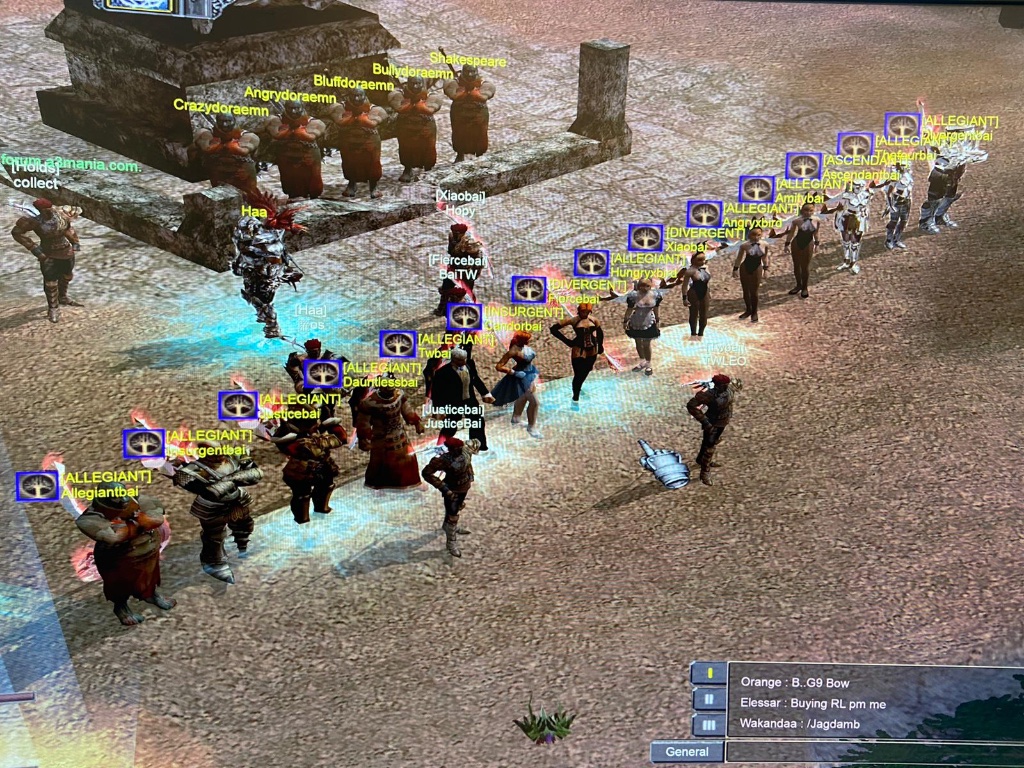Switch to chat tab II

(x=709, y=699)
